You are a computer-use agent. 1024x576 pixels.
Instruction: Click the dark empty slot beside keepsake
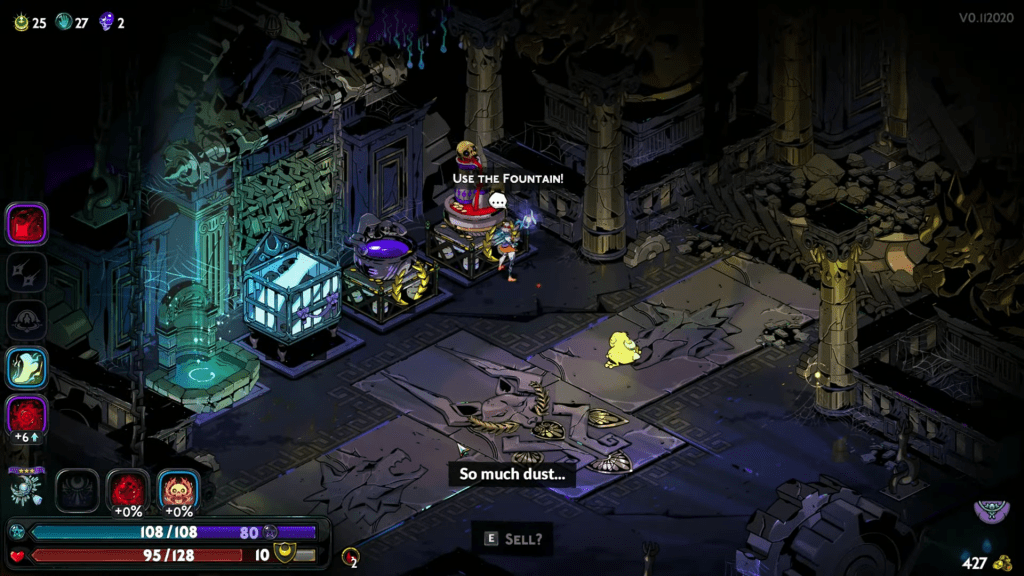(77, 489)
